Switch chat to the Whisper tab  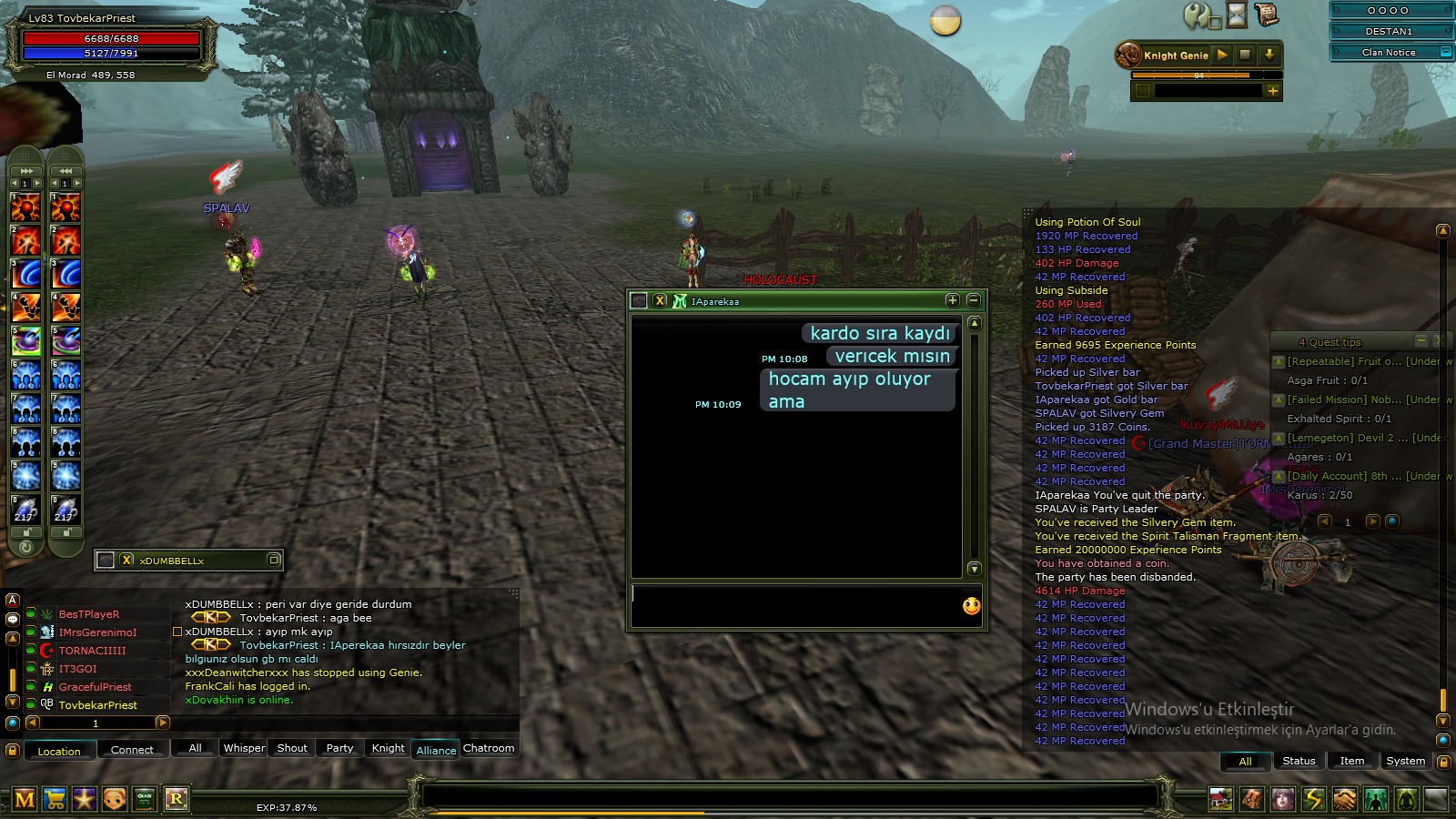244,748
